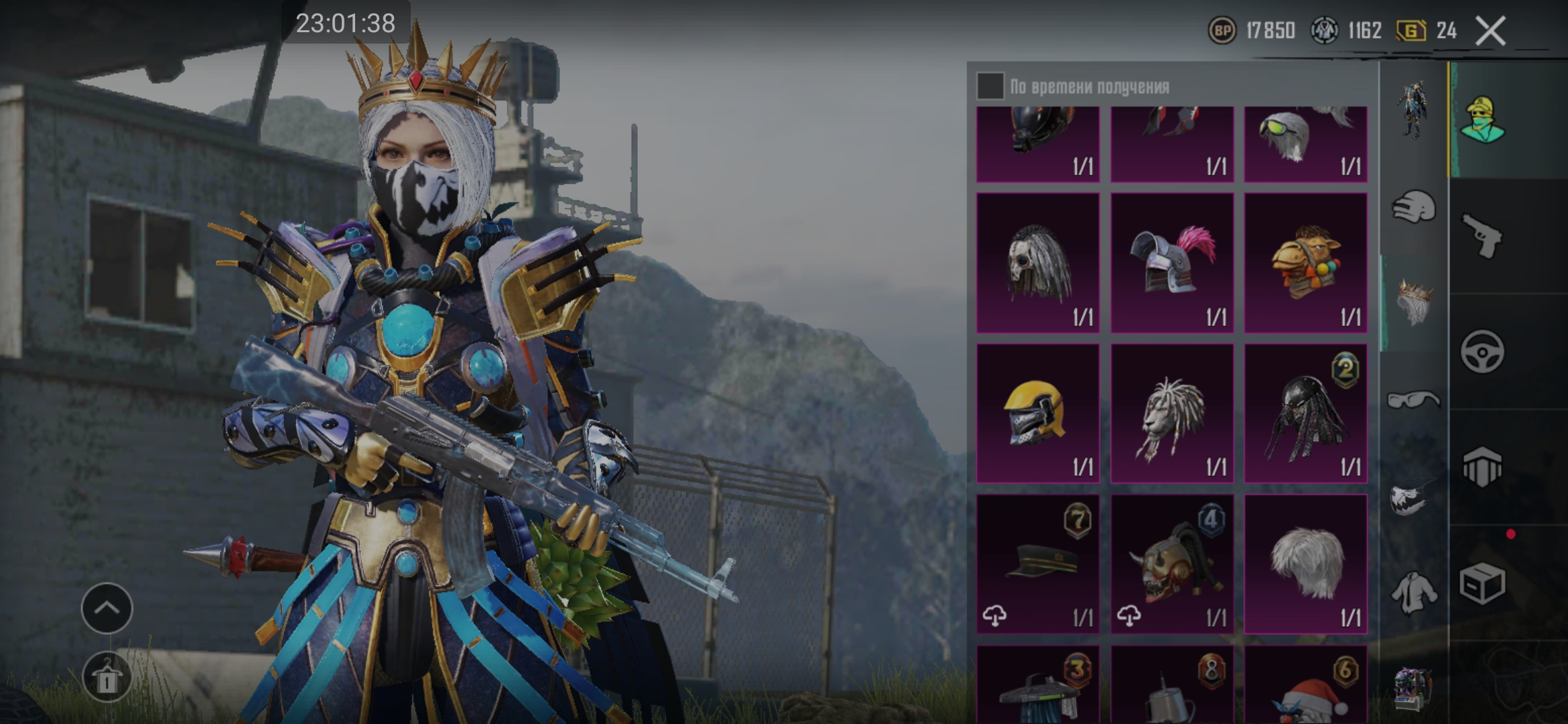1568x724 pixels.
Task: Select the skull mask with dreadlocks
Action: point(1038,263)
